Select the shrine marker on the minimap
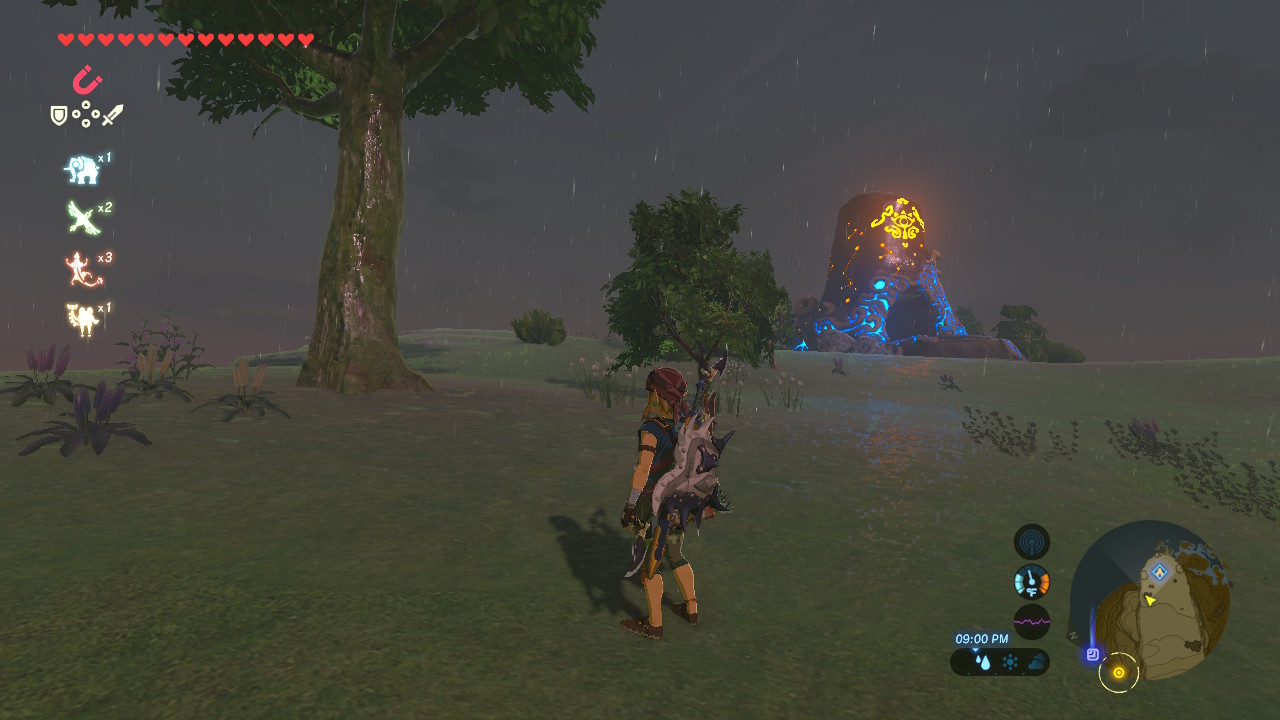Screen dimensions: 1280x720 tap(1159, 572)
